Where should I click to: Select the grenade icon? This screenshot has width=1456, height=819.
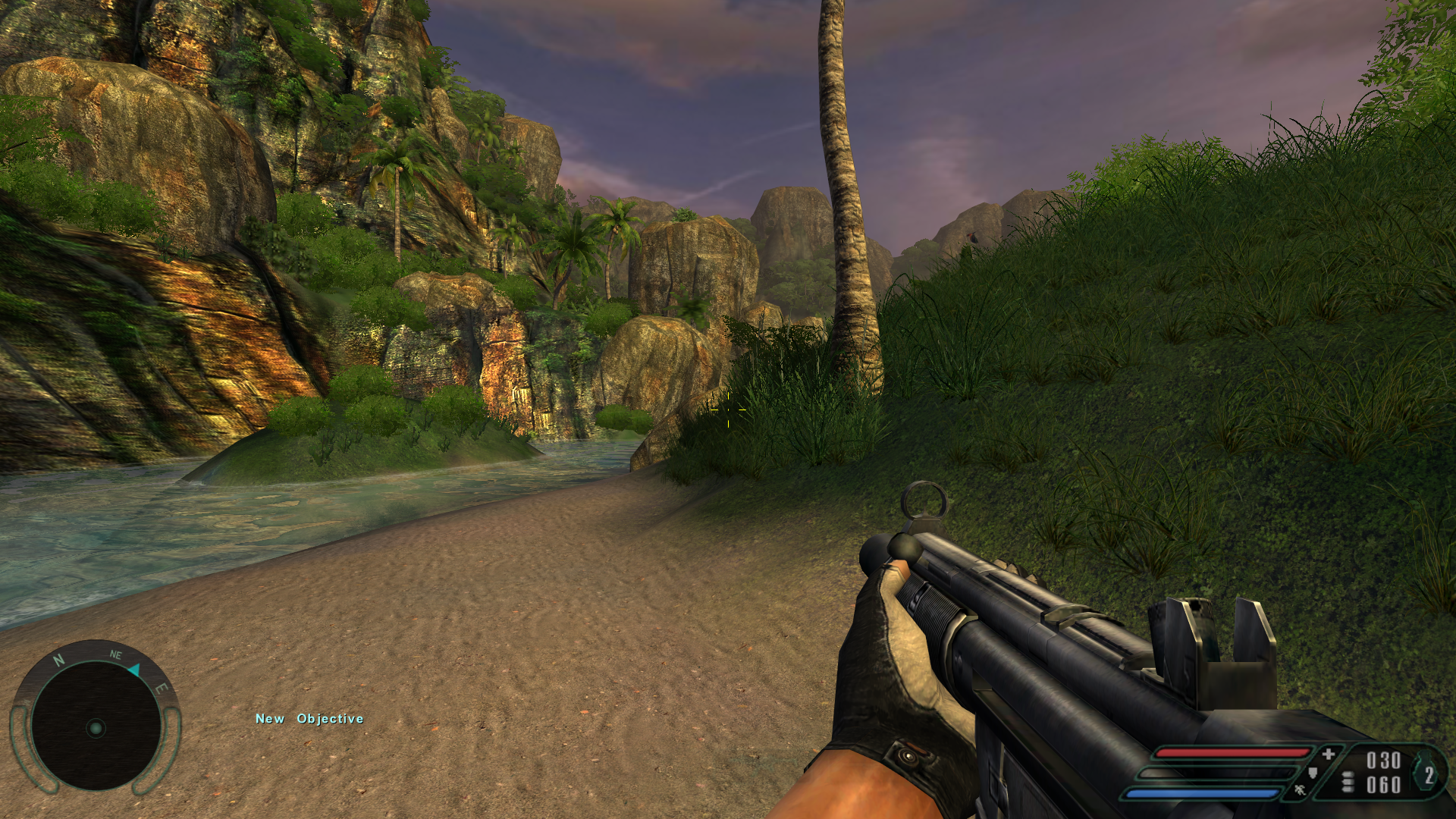(1427, 773)
